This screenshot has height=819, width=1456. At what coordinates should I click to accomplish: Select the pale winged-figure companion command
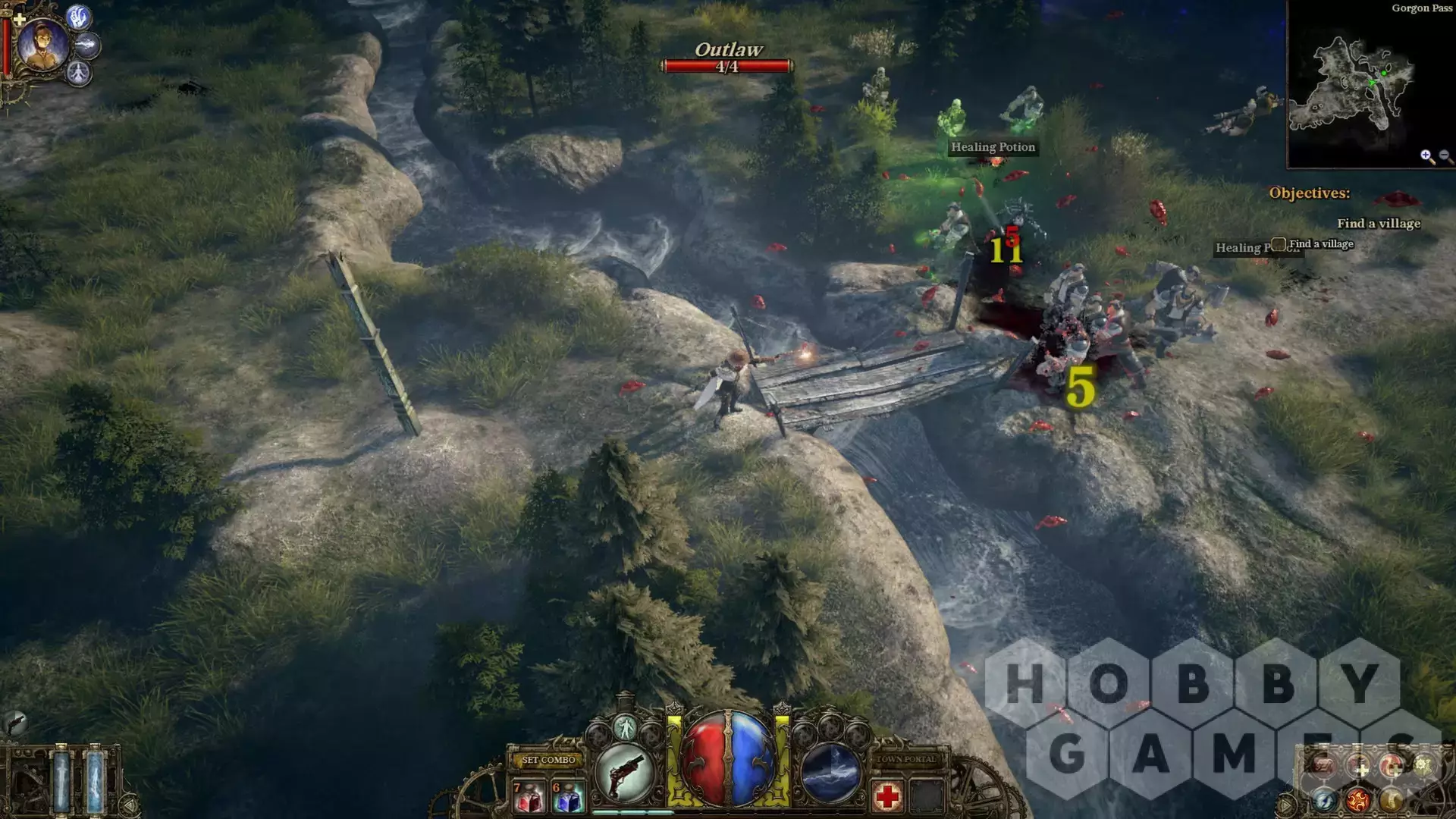(78, 74)
